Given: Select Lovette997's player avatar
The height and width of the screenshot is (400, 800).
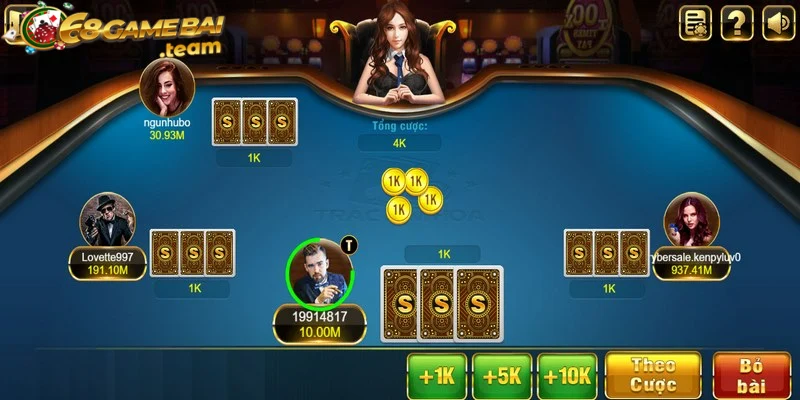Looking at the screenshot, I should [x=107, y=220].
